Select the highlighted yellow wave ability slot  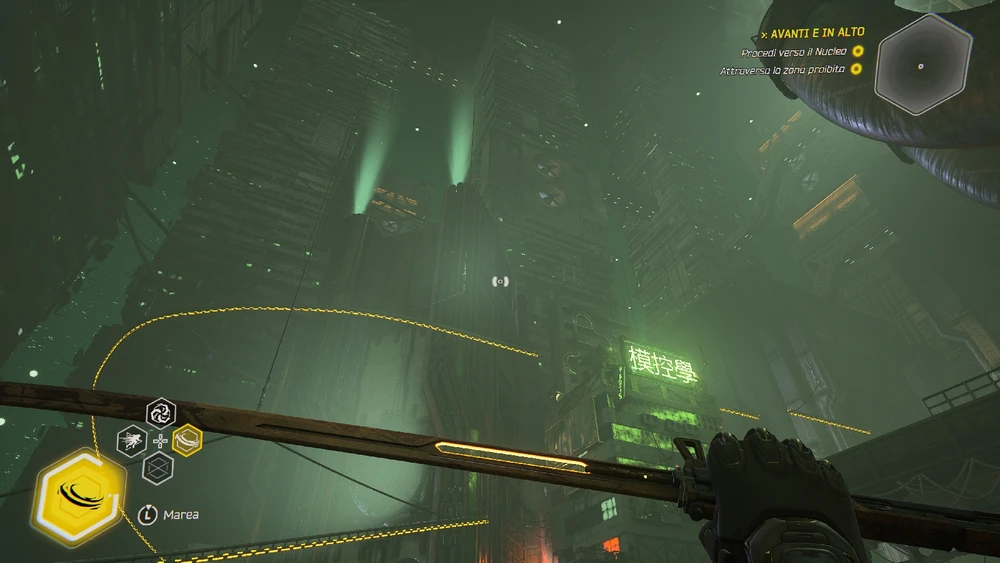pos(187,440)
